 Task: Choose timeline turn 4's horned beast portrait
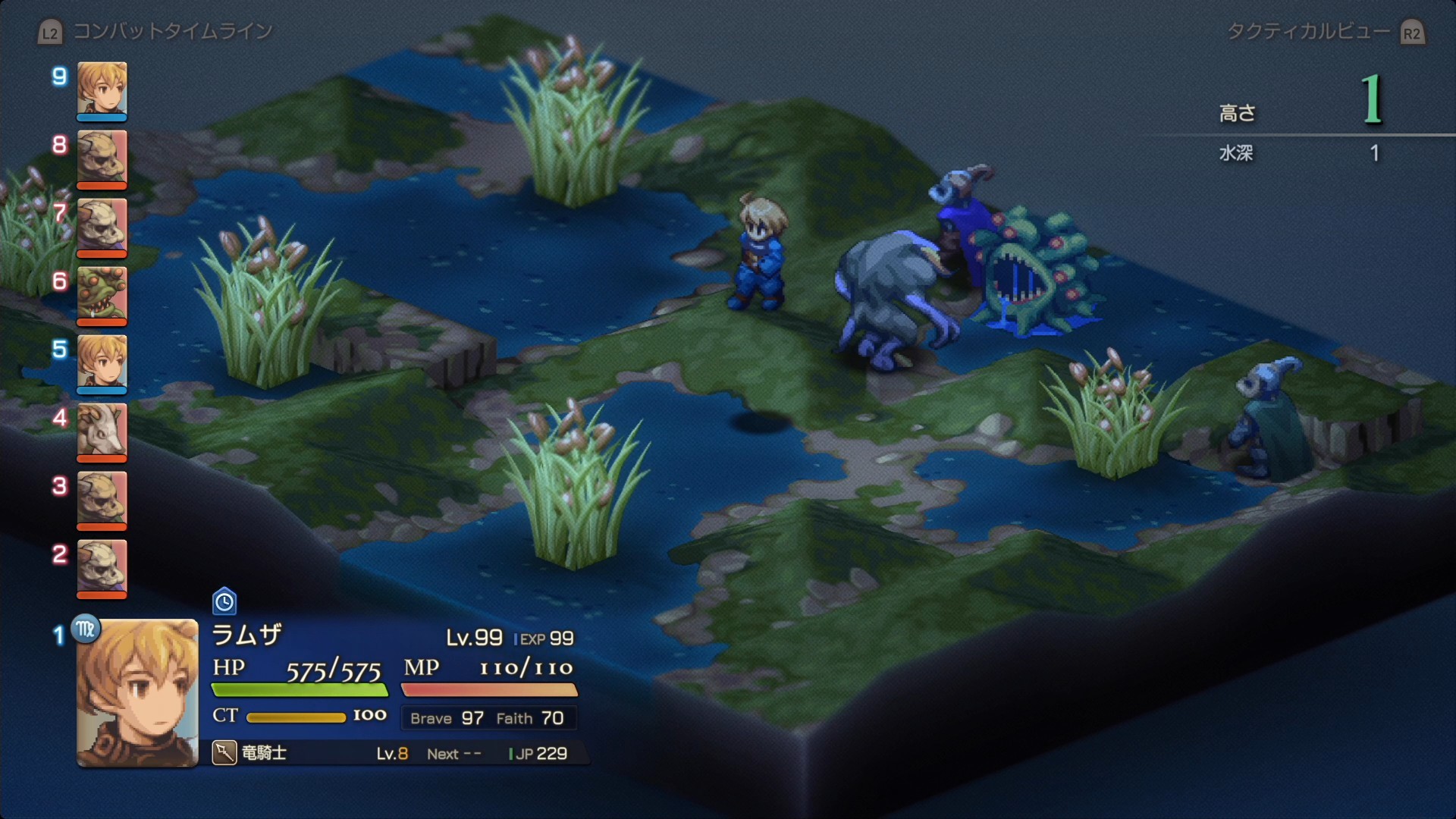[102, 431]
